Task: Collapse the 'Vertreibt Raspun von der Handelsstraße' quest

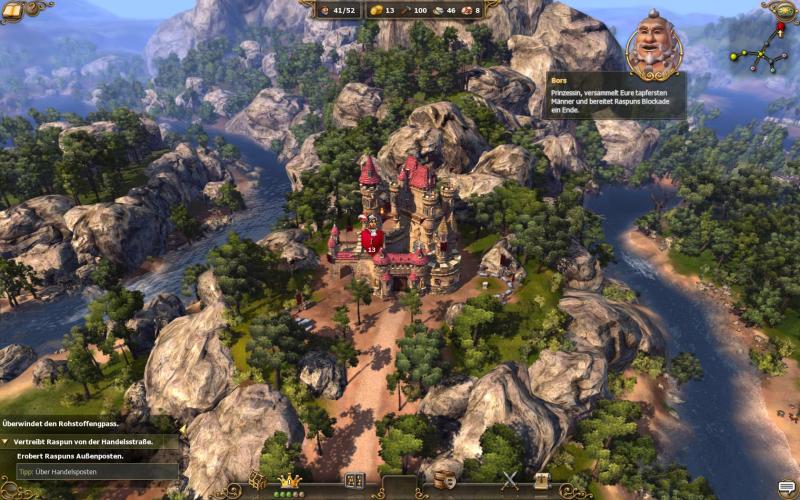Action: (6, 441)
